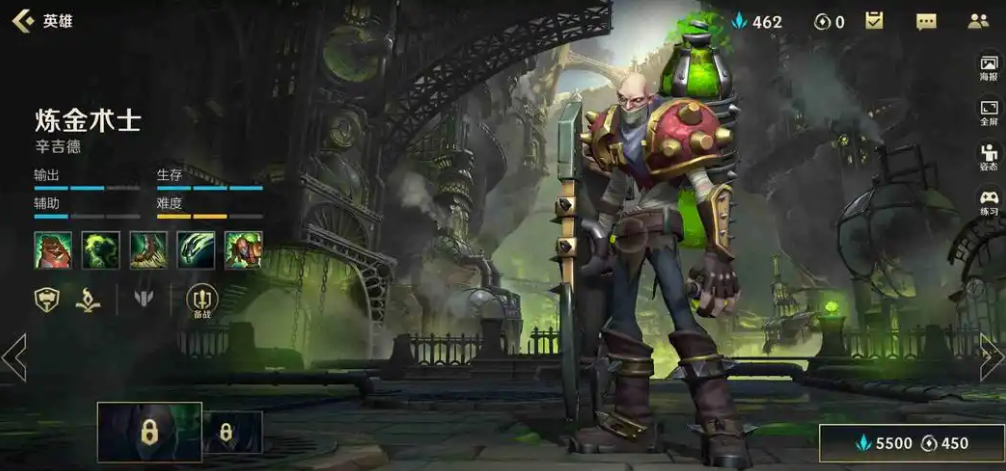Open the missions clipboard checkmark icon
This screenshot has height=471, width=1006.
[x=874, y=21]
